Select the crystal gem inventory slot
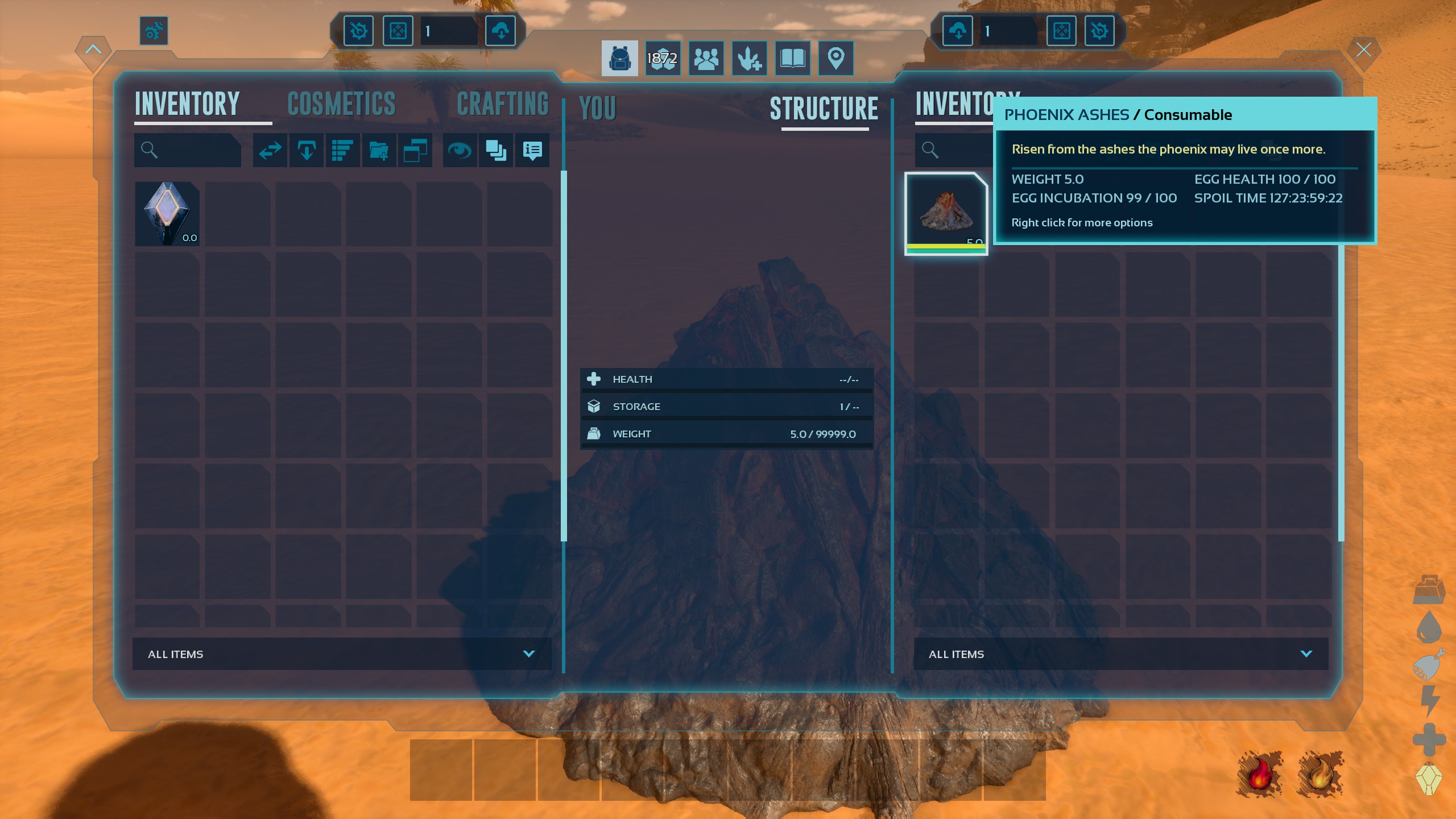 (x=167, y=214)
